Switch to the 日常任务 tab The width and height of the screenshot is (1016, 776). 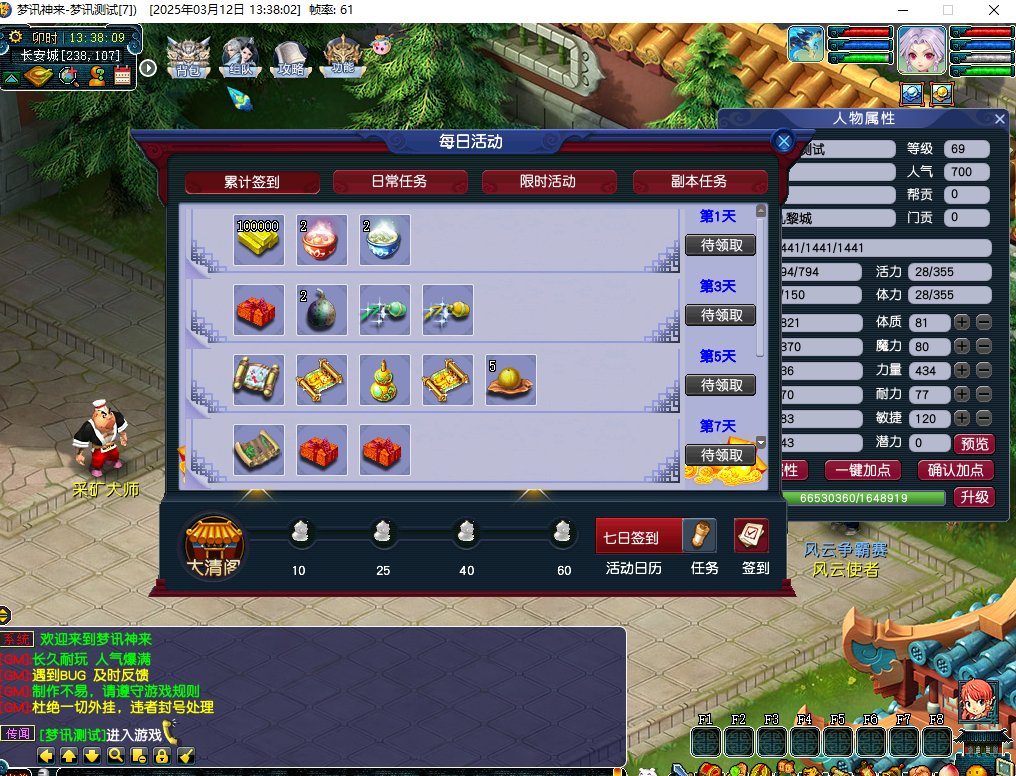399,182
